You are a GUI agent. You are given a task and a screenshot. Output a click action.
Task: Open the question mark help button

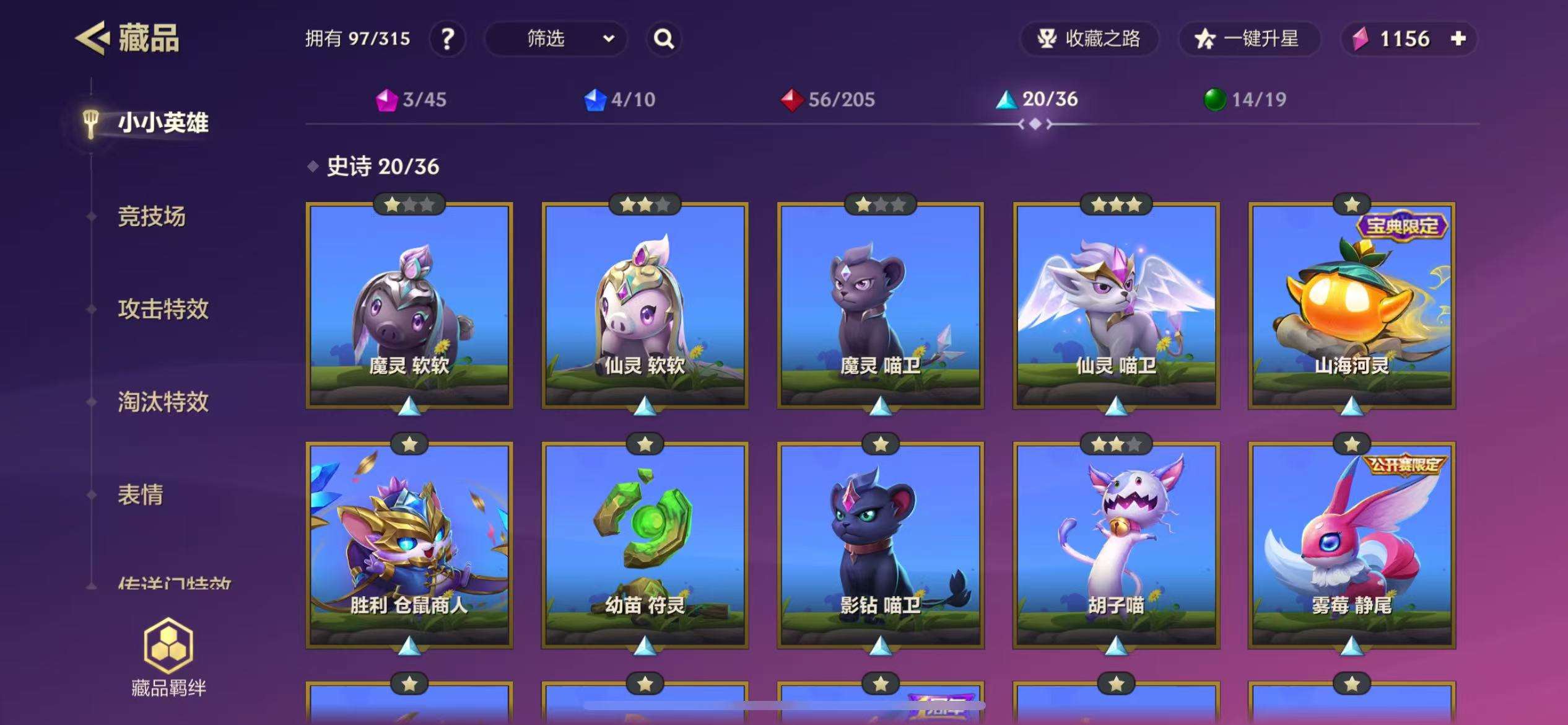click(x=447, y=39)
